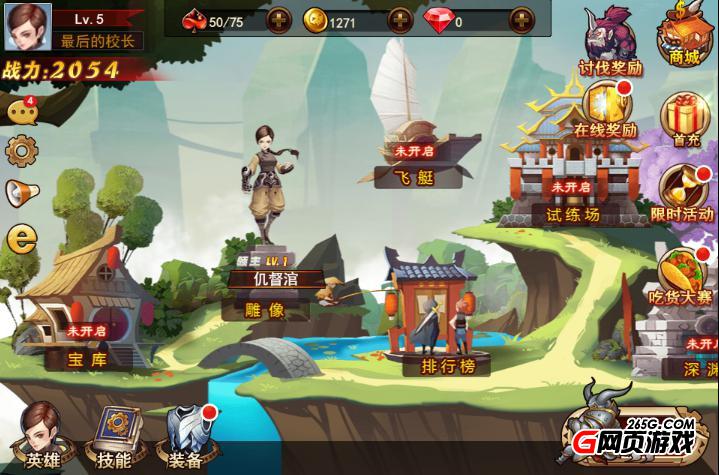Add red gems with the plus button
719x475 pixels.
521,20
